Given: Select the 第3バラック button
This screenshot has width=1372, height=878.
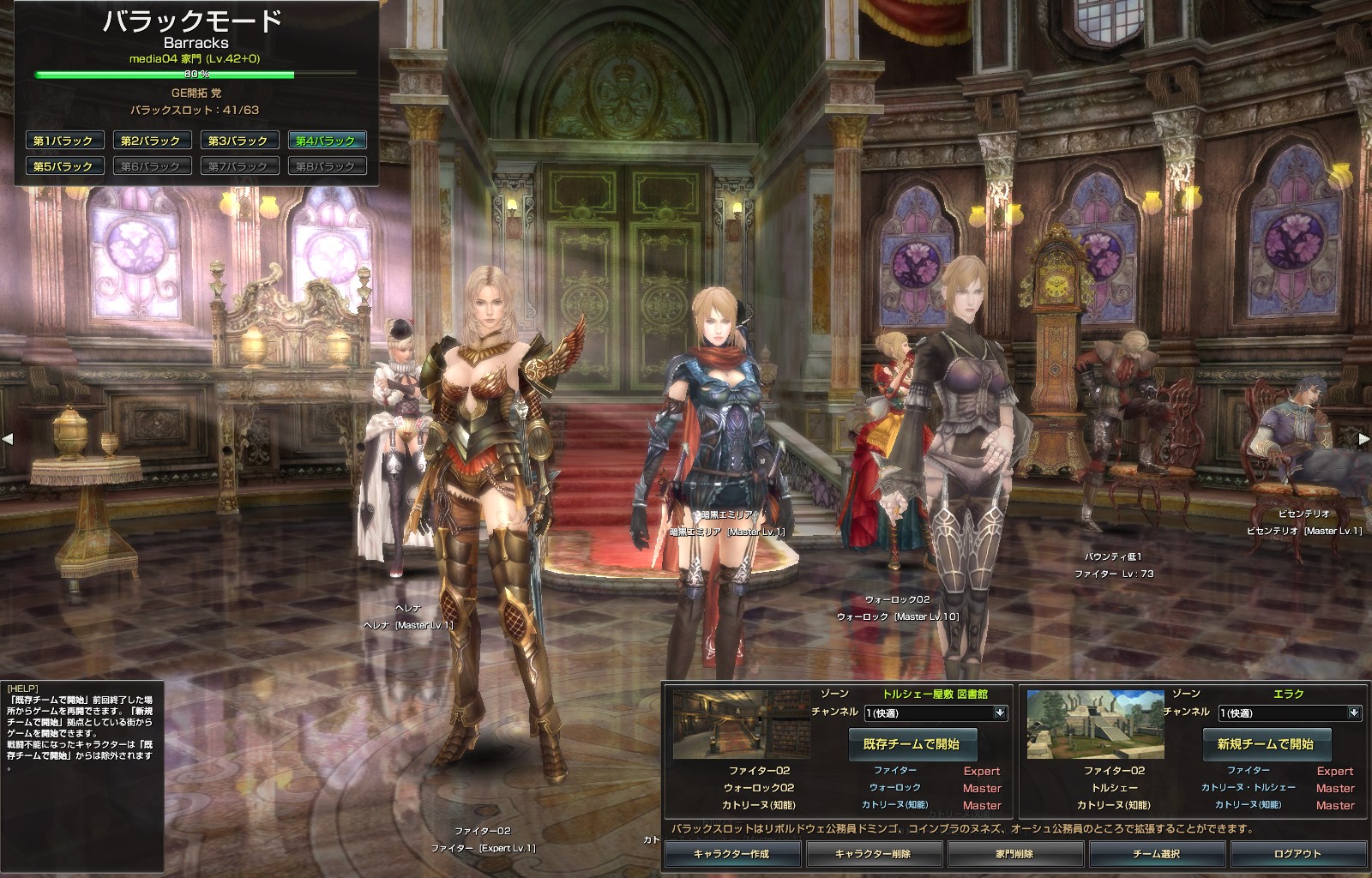Looking at the screenshot, I should (238, 141).
